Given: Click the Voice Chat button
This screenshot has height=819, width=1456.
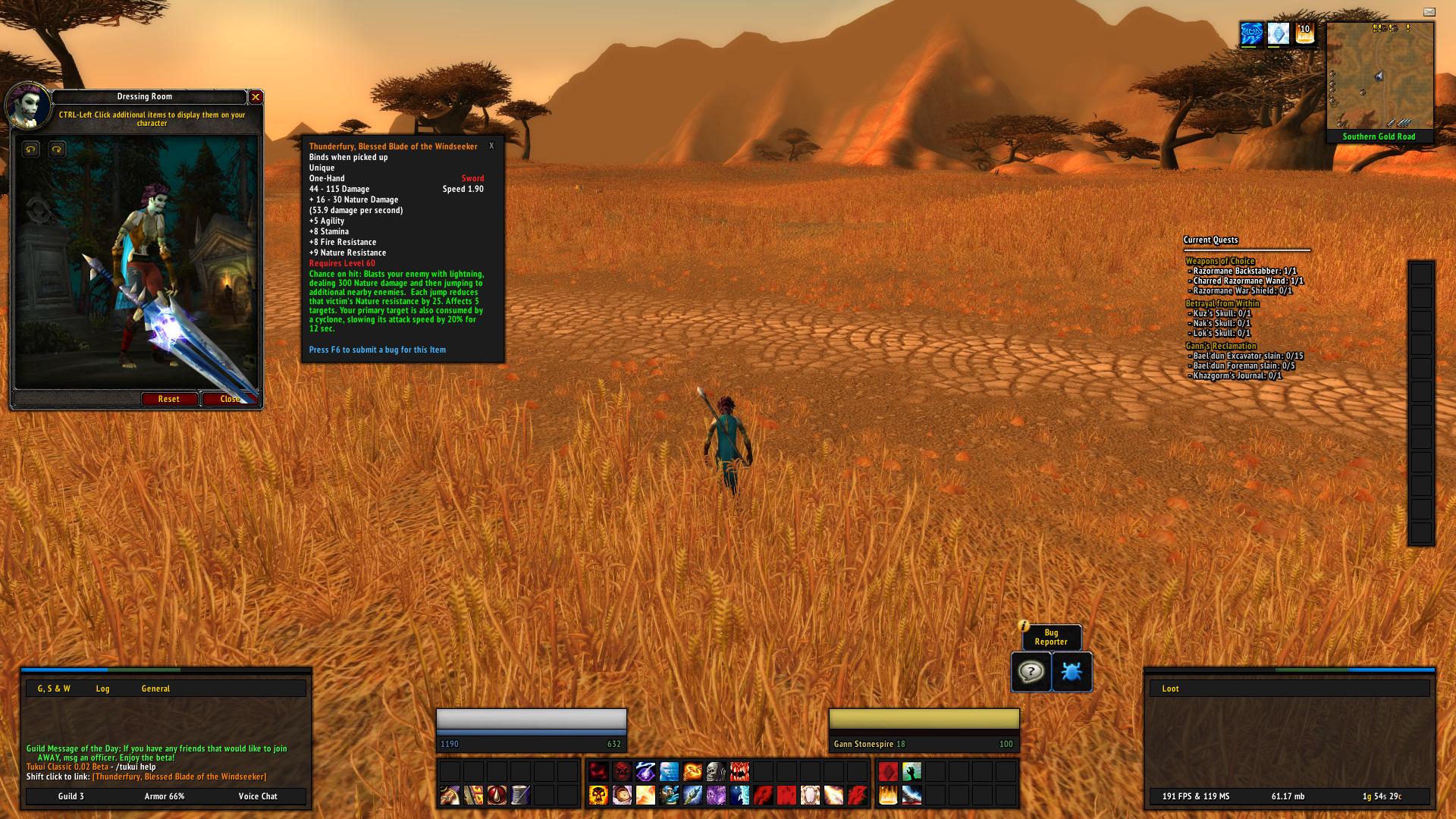Looking at the screenshot, I should [x=258, y=796].
